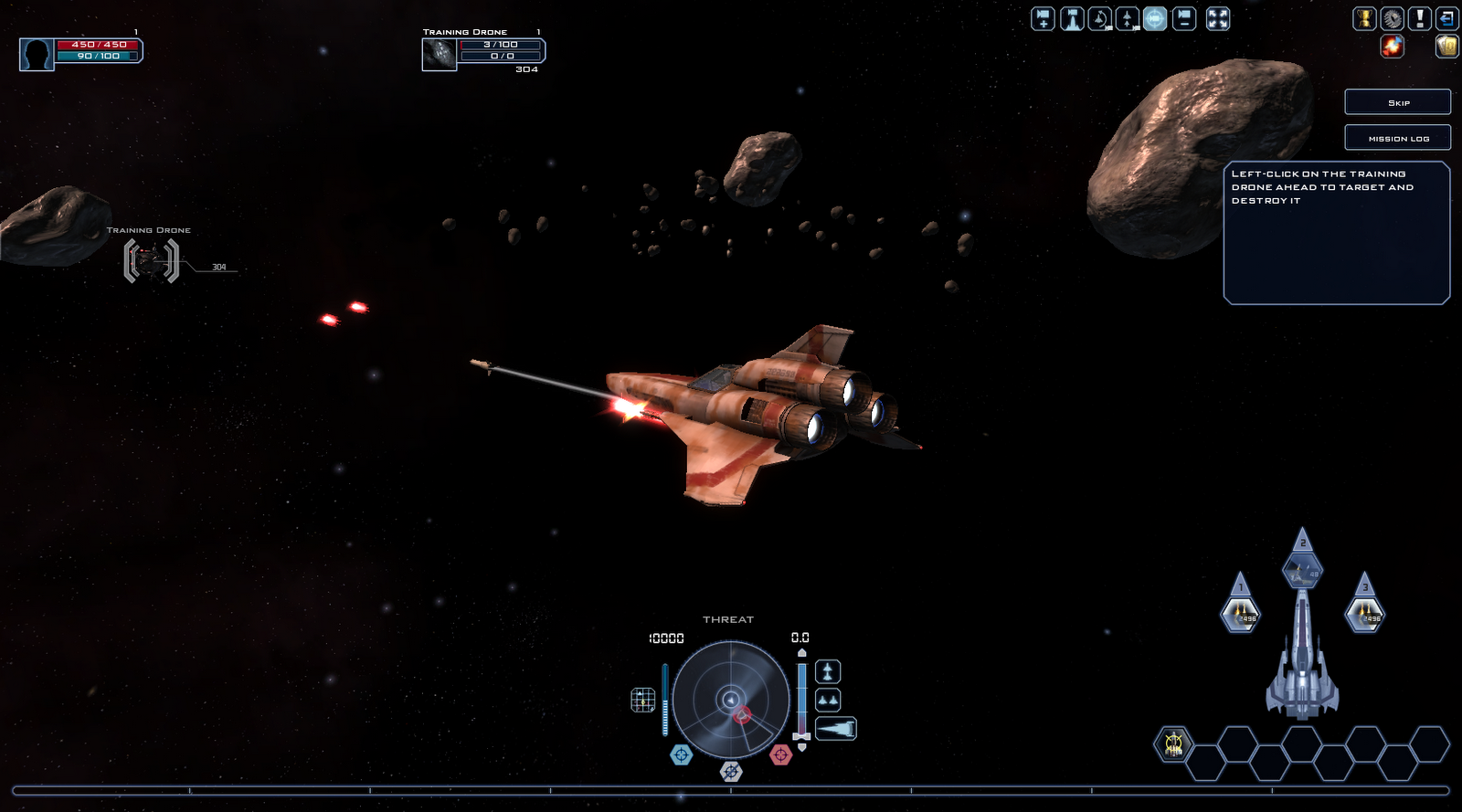This screenshot has width=1462, height=812.
Task: Select the single-ship flight formation icon
Action: pyautogui.click(x=828, y=673)
